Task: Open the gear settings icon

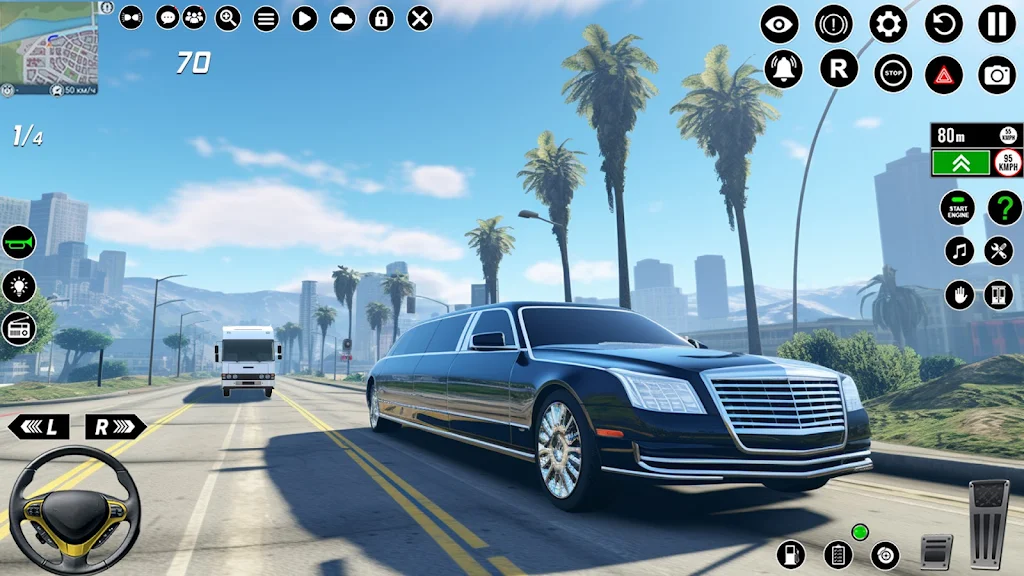Action: [888, 23]
